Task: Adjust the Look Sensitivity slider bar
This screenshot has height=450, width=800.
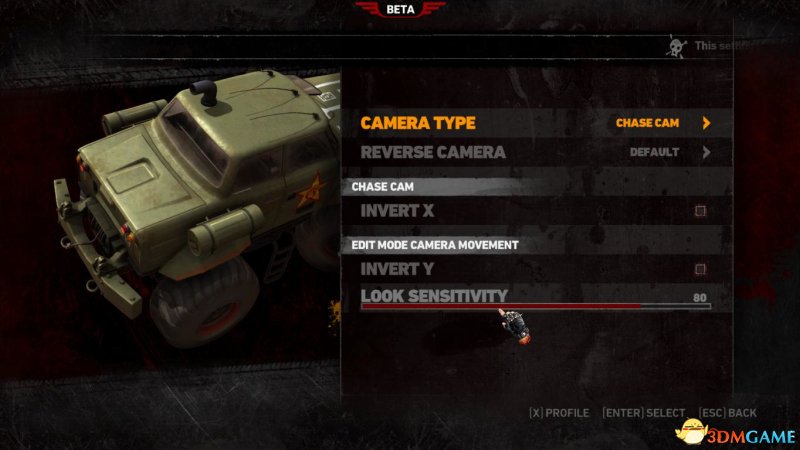Action: (535, 306)
